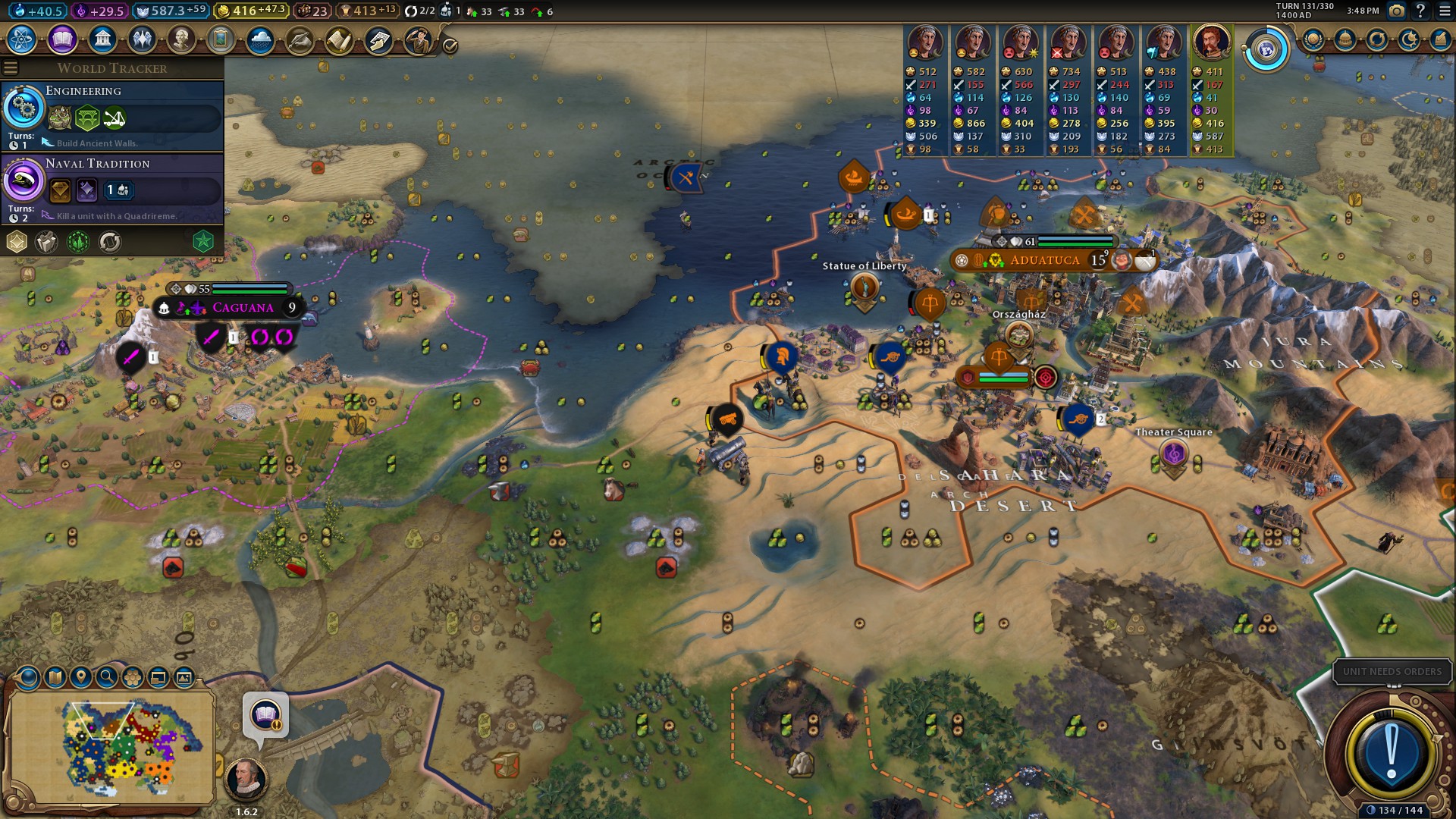Open the Civilopedia question mark help

(1420, 11)
